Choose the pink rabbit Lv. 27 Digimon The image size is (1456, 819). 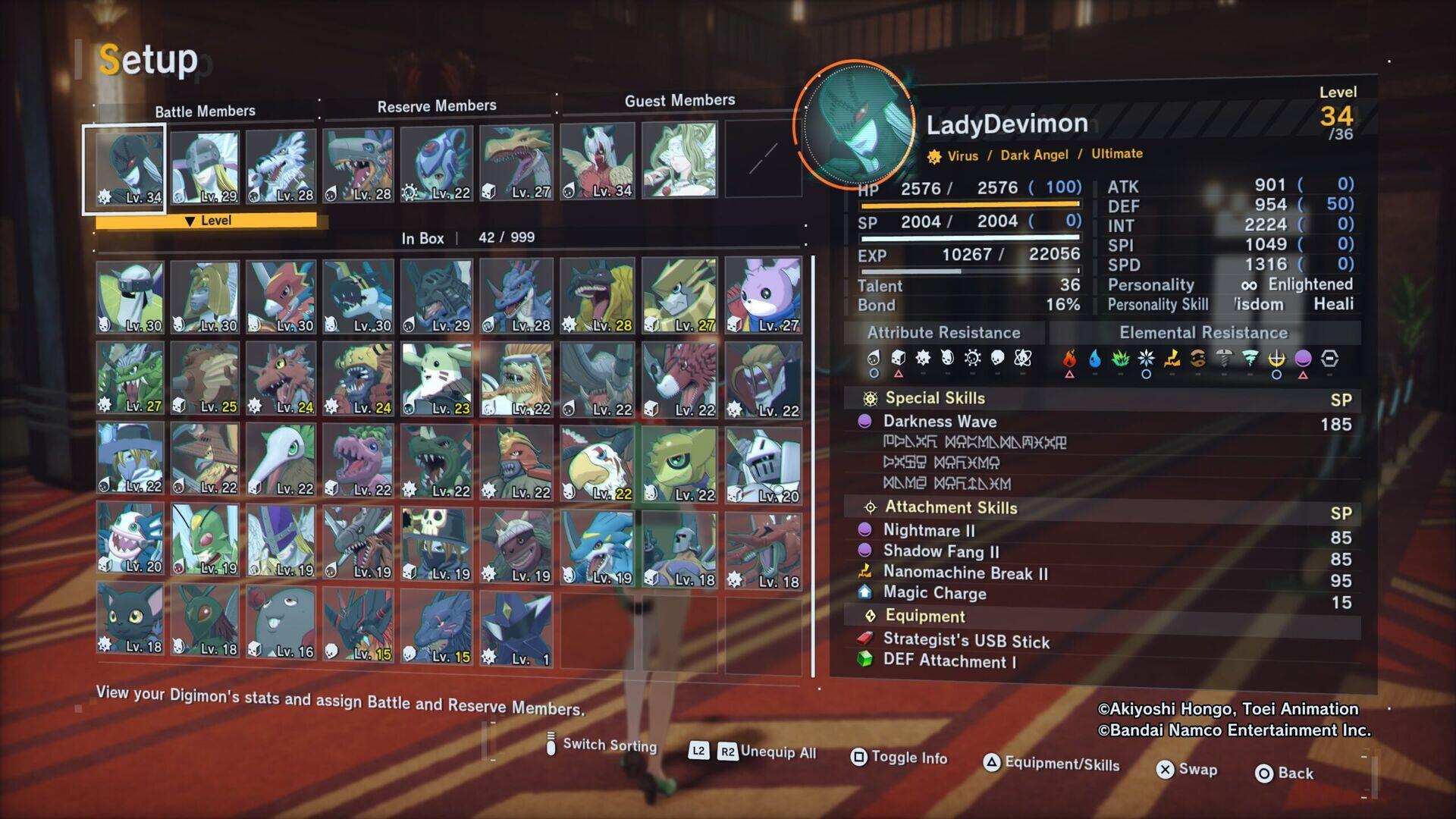[x=763, y=296]
